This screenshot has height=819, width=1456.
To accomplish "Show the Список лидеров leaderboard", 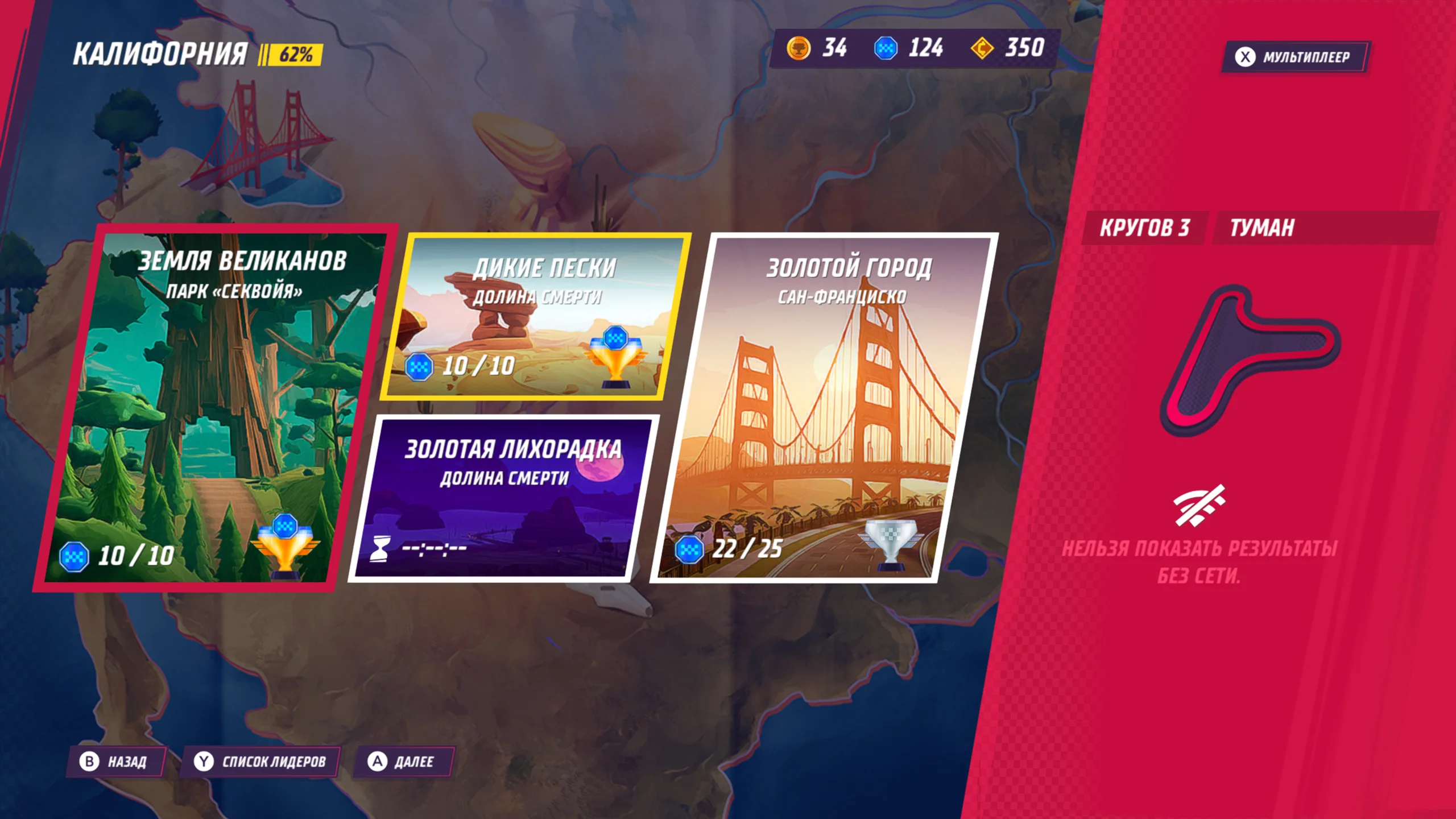I will tap(260, 762).
